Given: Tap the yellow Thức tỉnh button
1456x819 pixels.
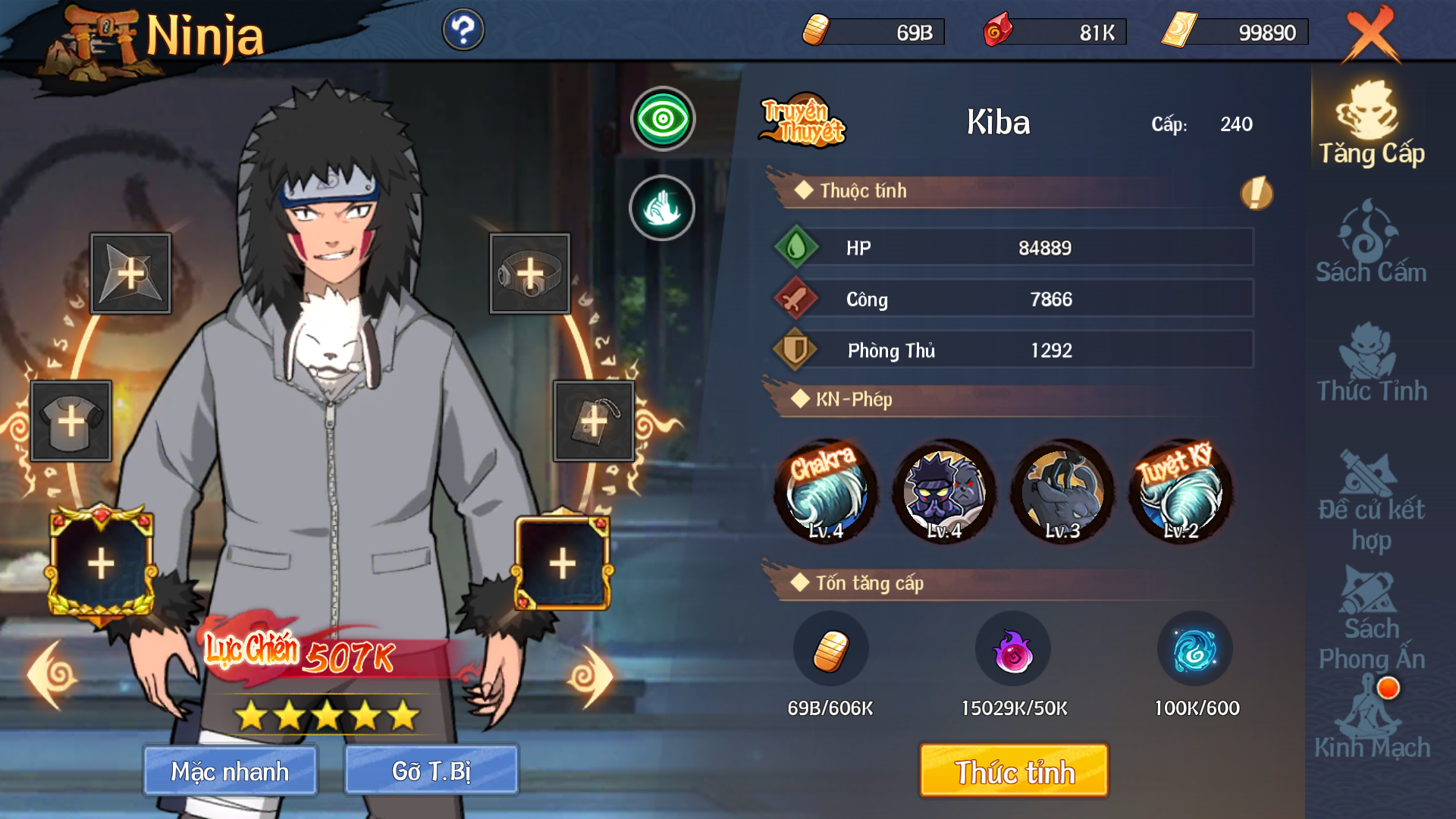Looking at the screenshot, I should coord(1014,770).
